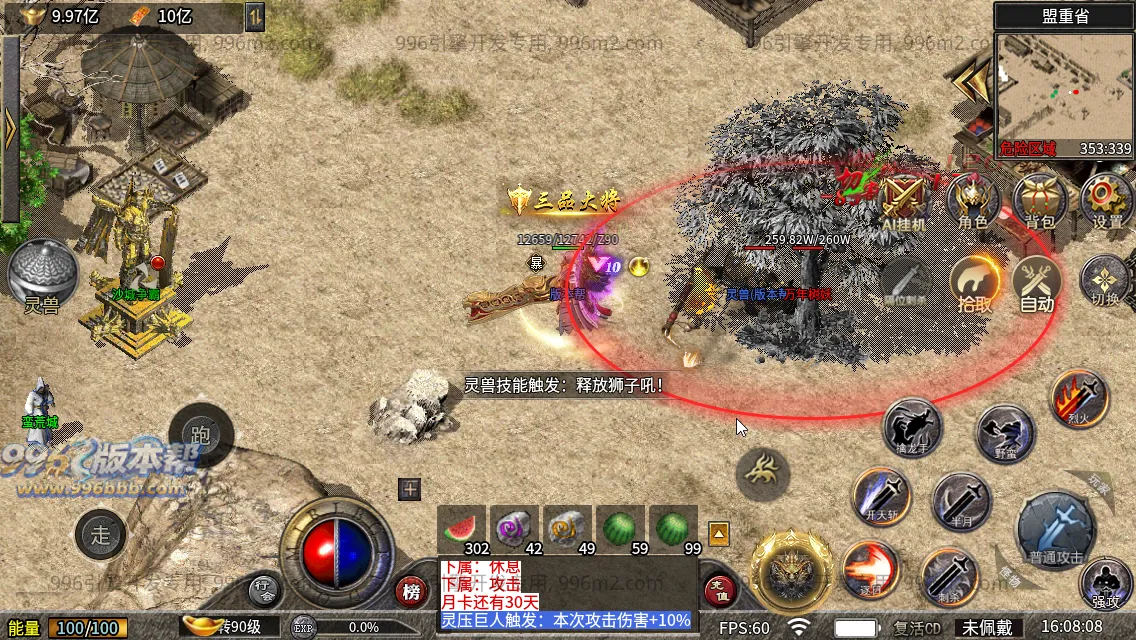
Task: Use the watermelon slice item slot
Action: (x=461, y=529)
